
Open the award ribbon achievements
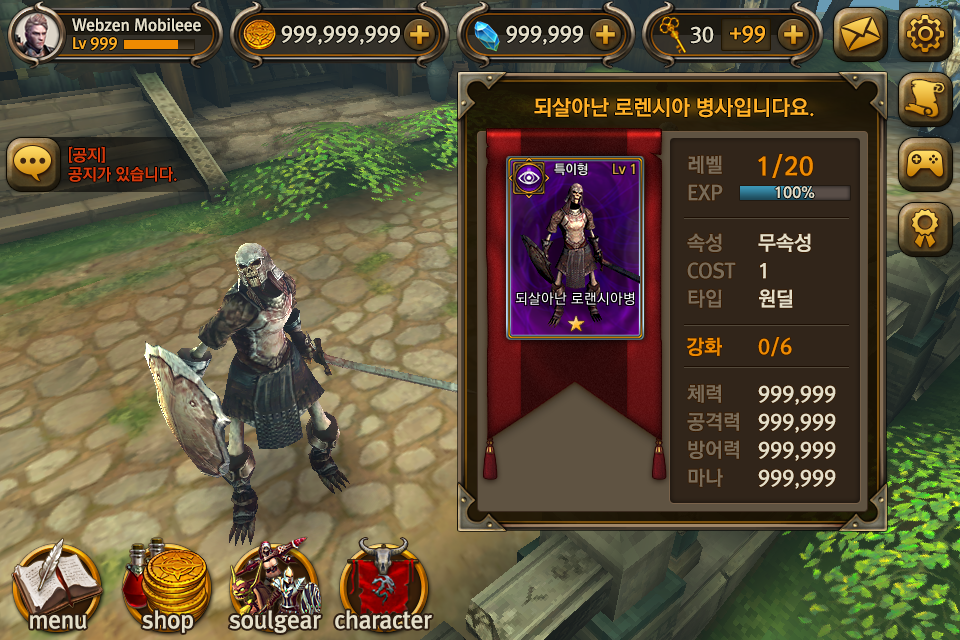[x=924, y=228]
